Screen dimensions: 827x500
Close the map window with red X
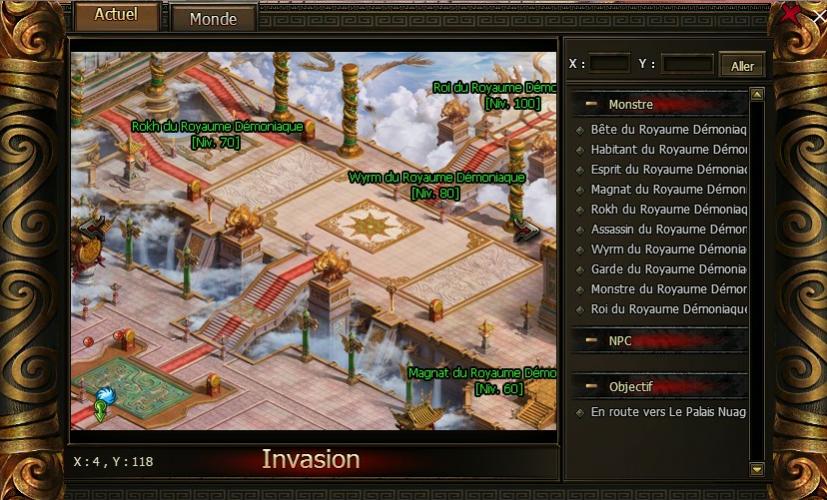[791, 14]
